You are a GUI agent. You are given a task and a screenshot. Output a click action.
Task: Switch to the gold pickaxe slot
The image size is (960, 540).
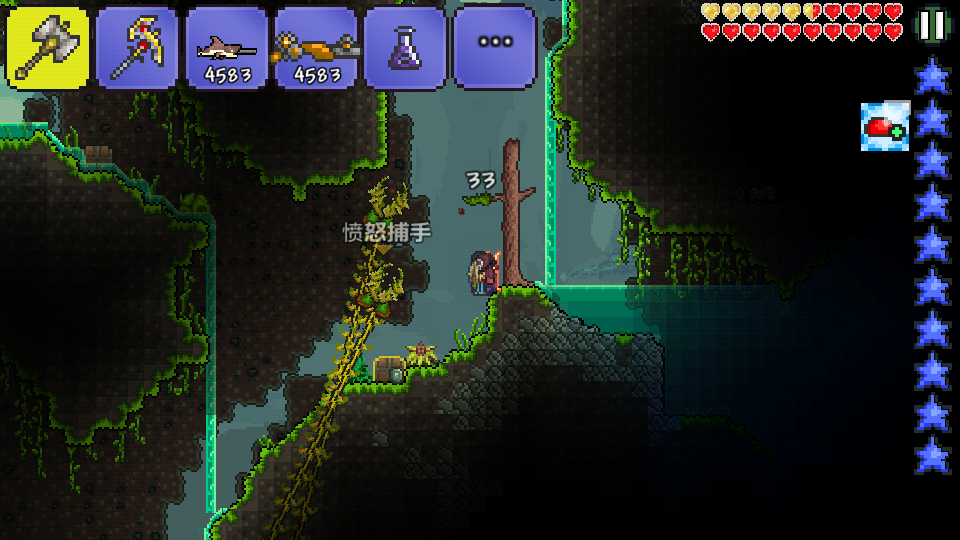[137, 47]
